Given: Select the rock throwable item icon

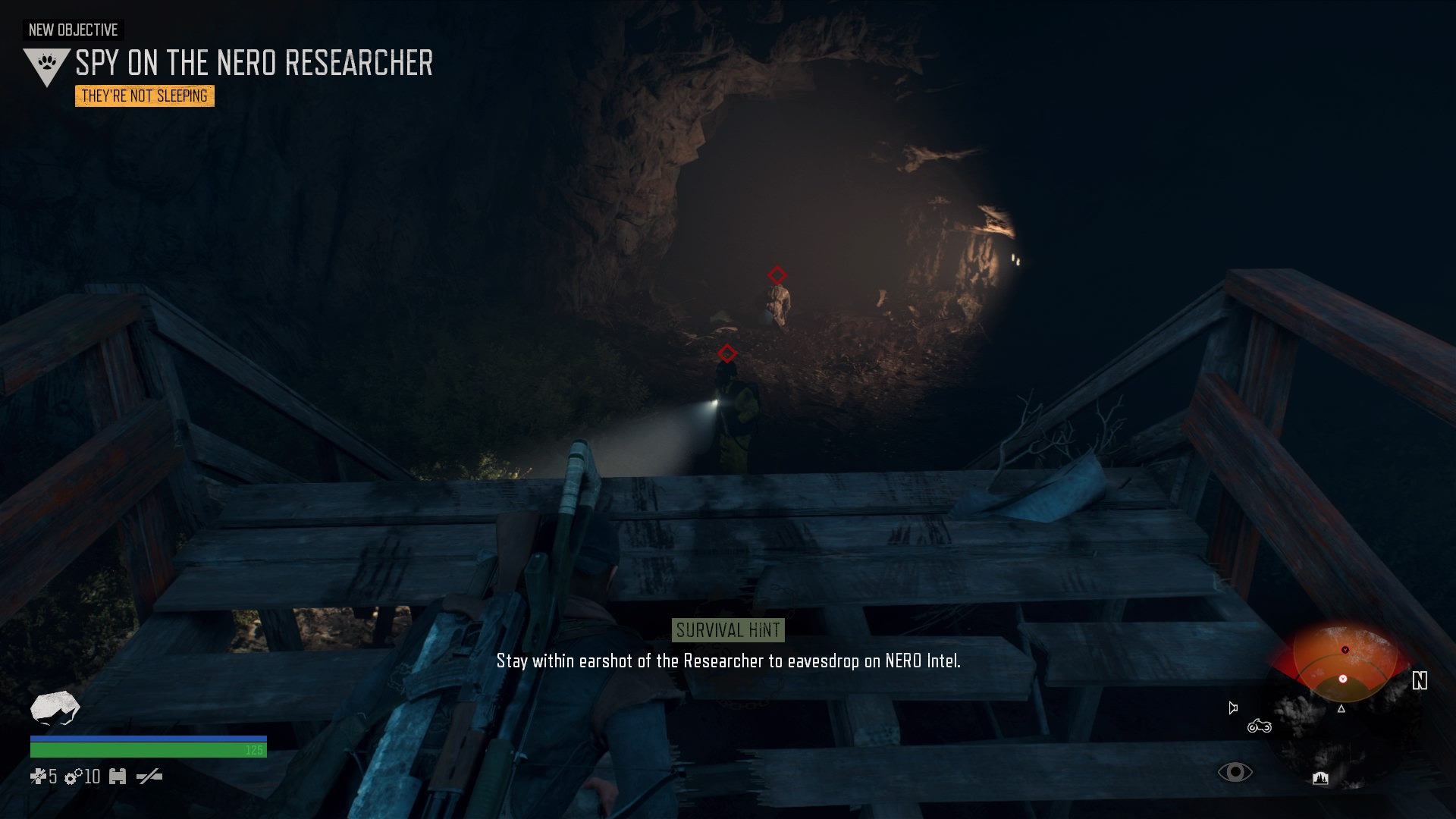Looking at the screenshot, I should [x=55, y=709].
